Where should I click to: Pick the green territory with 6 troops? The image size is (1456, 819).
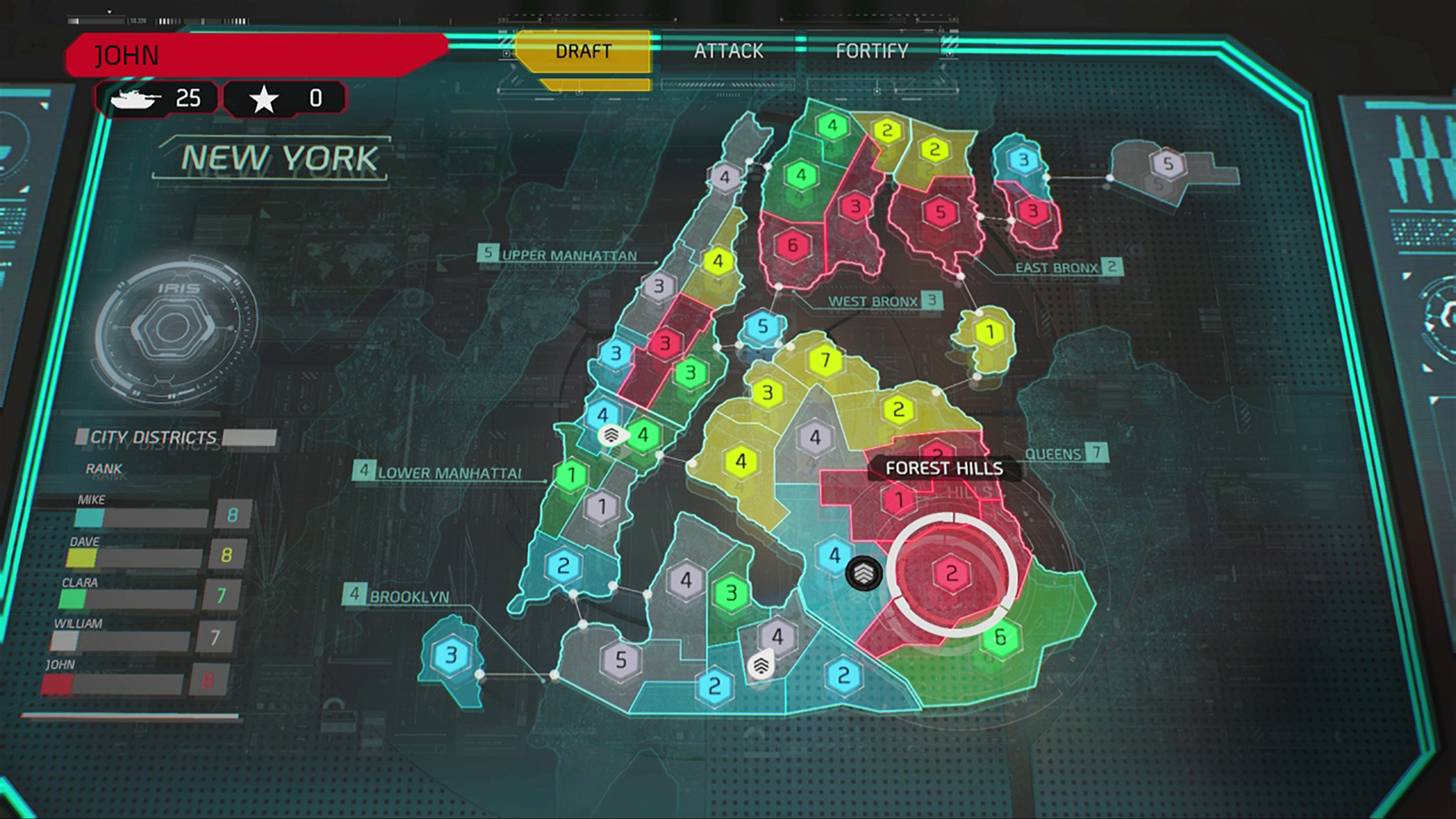coord(1000,637)
